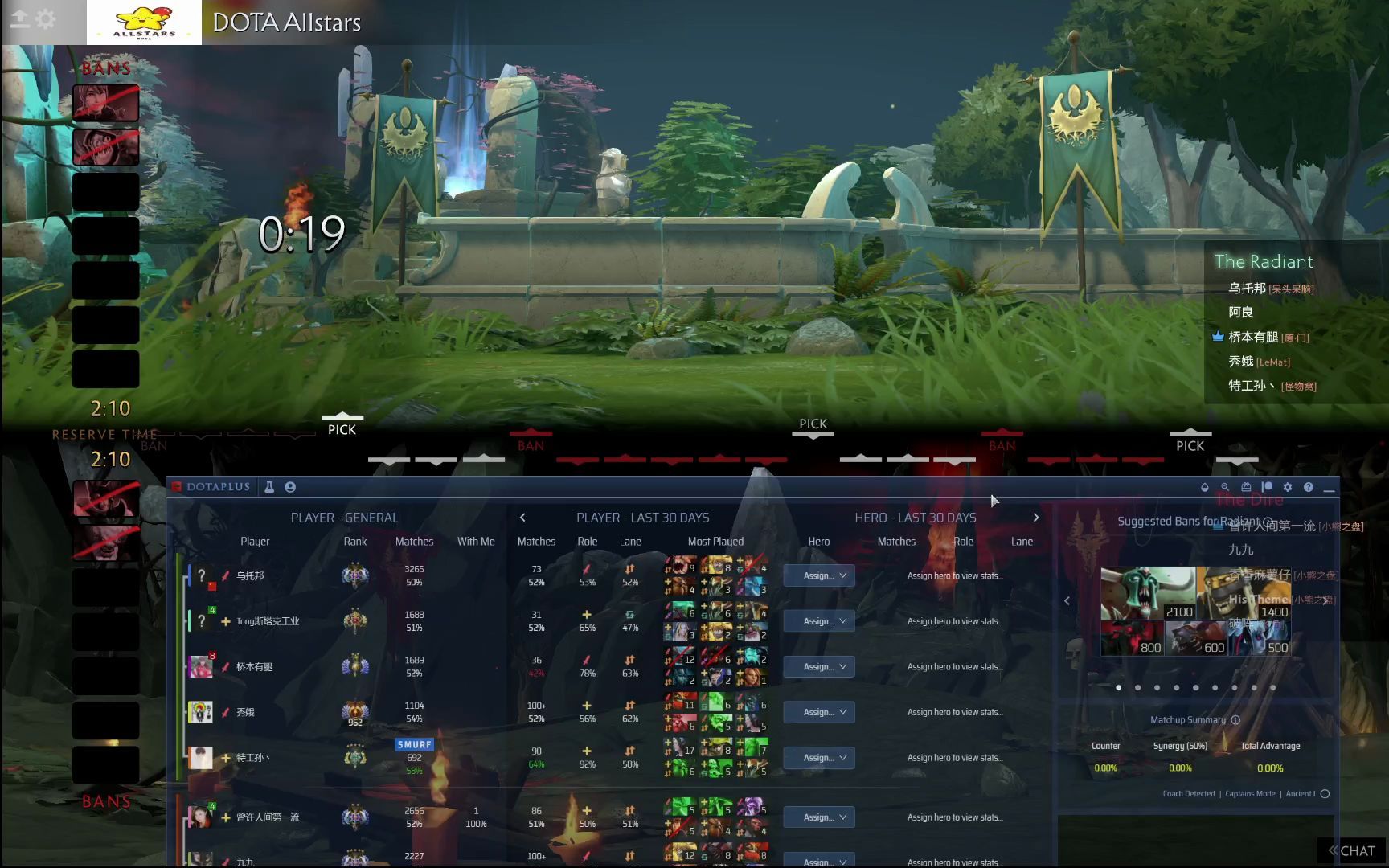Viewport: 1389px width, 868px height.
Task: Open the Assign dropdown for 乌托邦
Action: 818,575
